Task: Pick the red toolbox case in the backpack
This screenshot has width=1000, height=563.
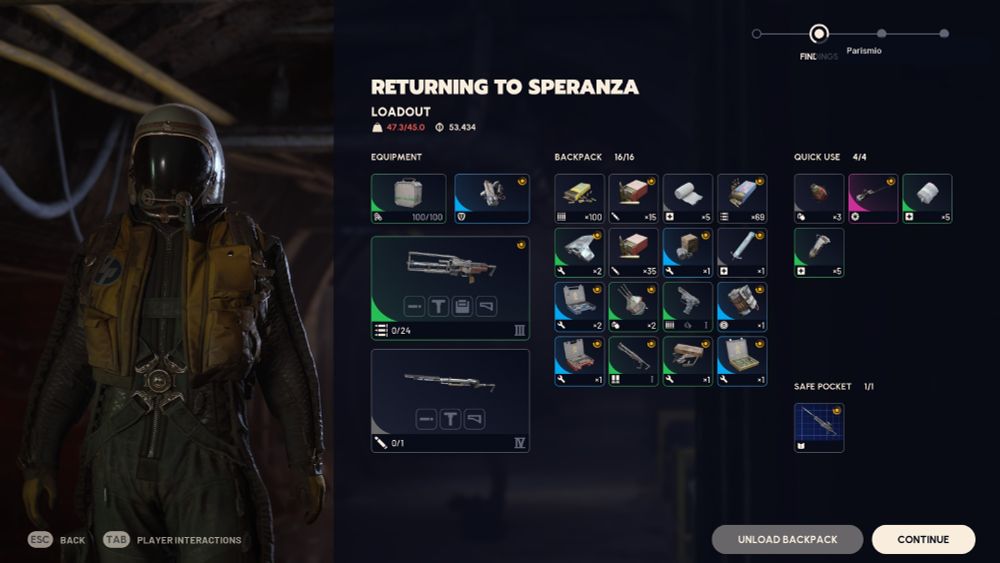Action: (x=580, y=360)
